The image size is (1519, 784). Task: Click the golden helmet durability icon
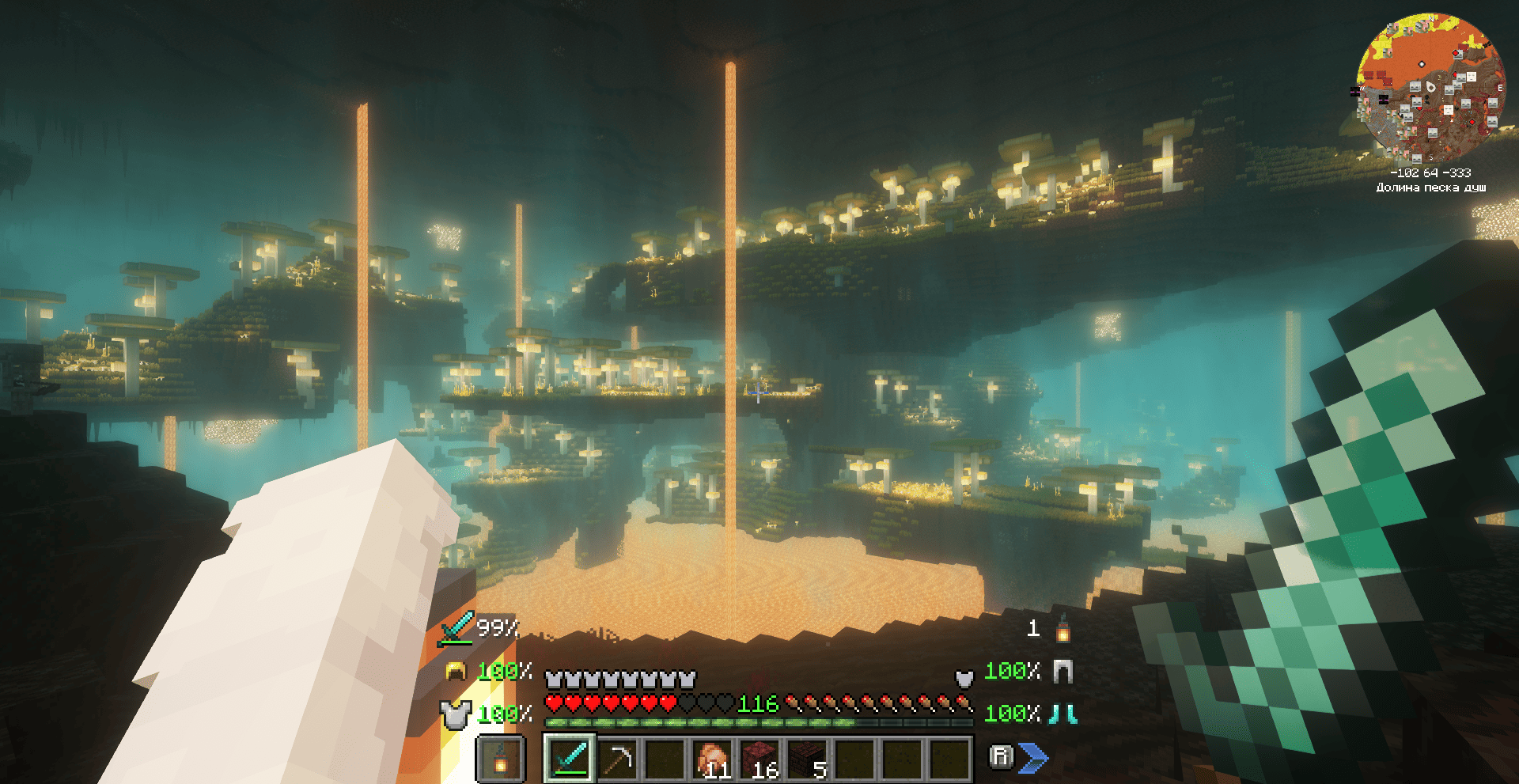456,672
